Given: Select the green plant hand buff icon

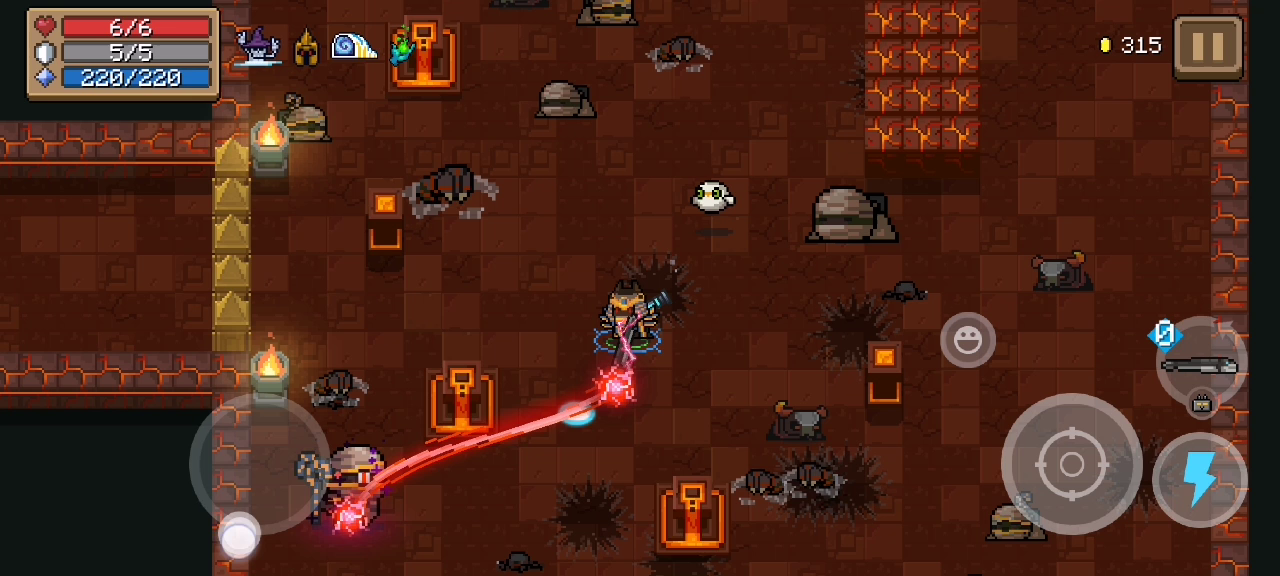Looking at the screenshot, I should (x=401, y=46).
